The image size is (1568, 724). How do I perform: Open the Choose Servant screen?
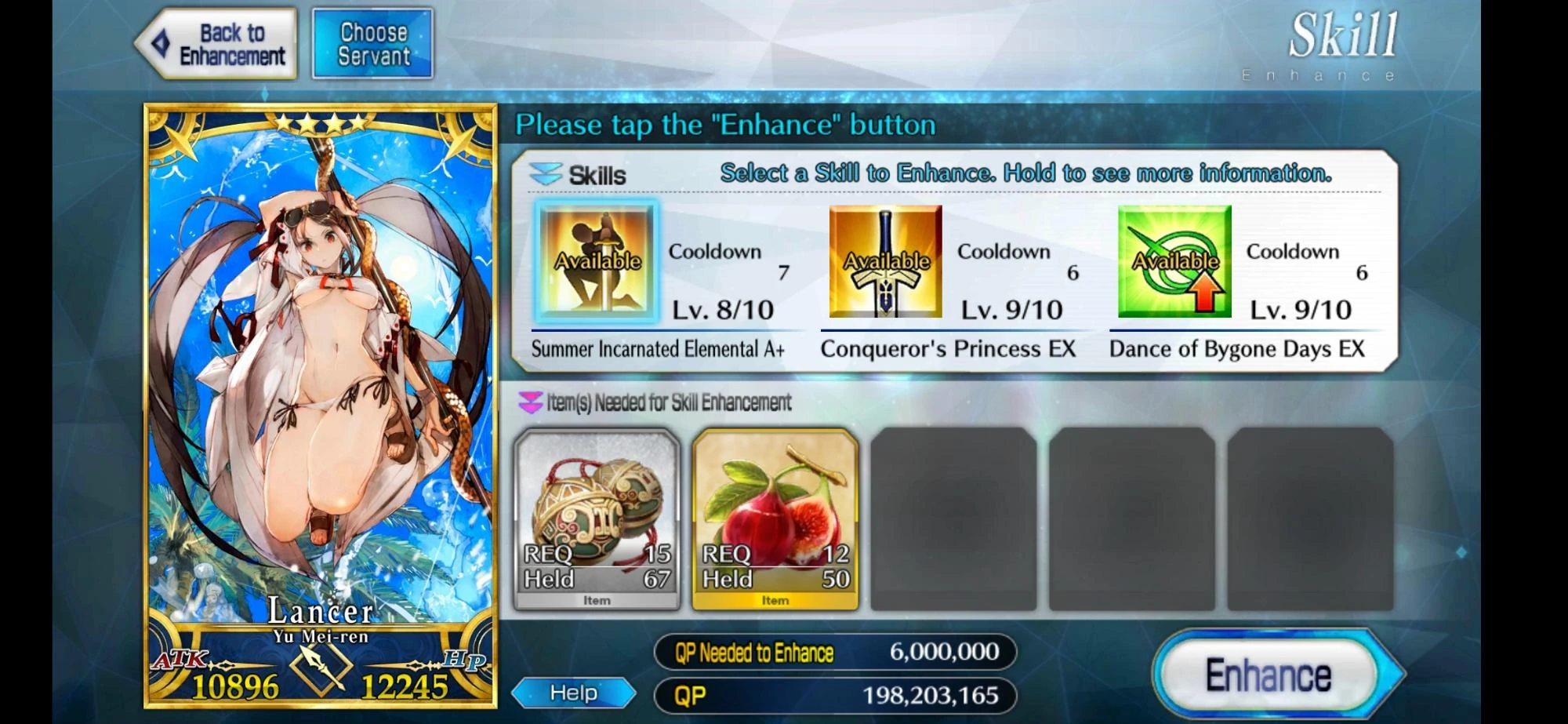[372, 42]
